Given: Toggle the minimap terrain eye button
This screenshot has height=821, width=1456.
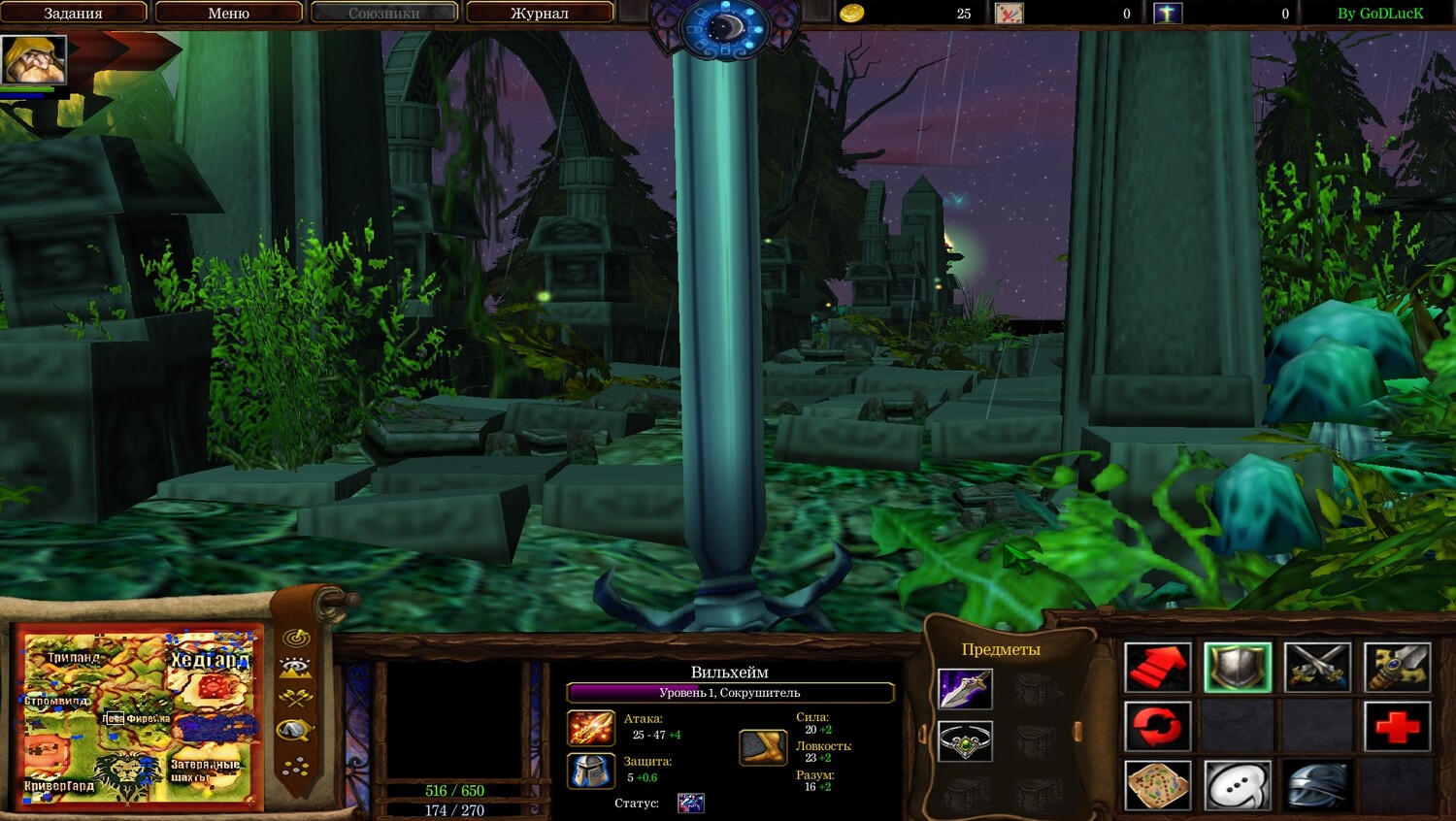Looking at the screenshot, I should (295, 667).
